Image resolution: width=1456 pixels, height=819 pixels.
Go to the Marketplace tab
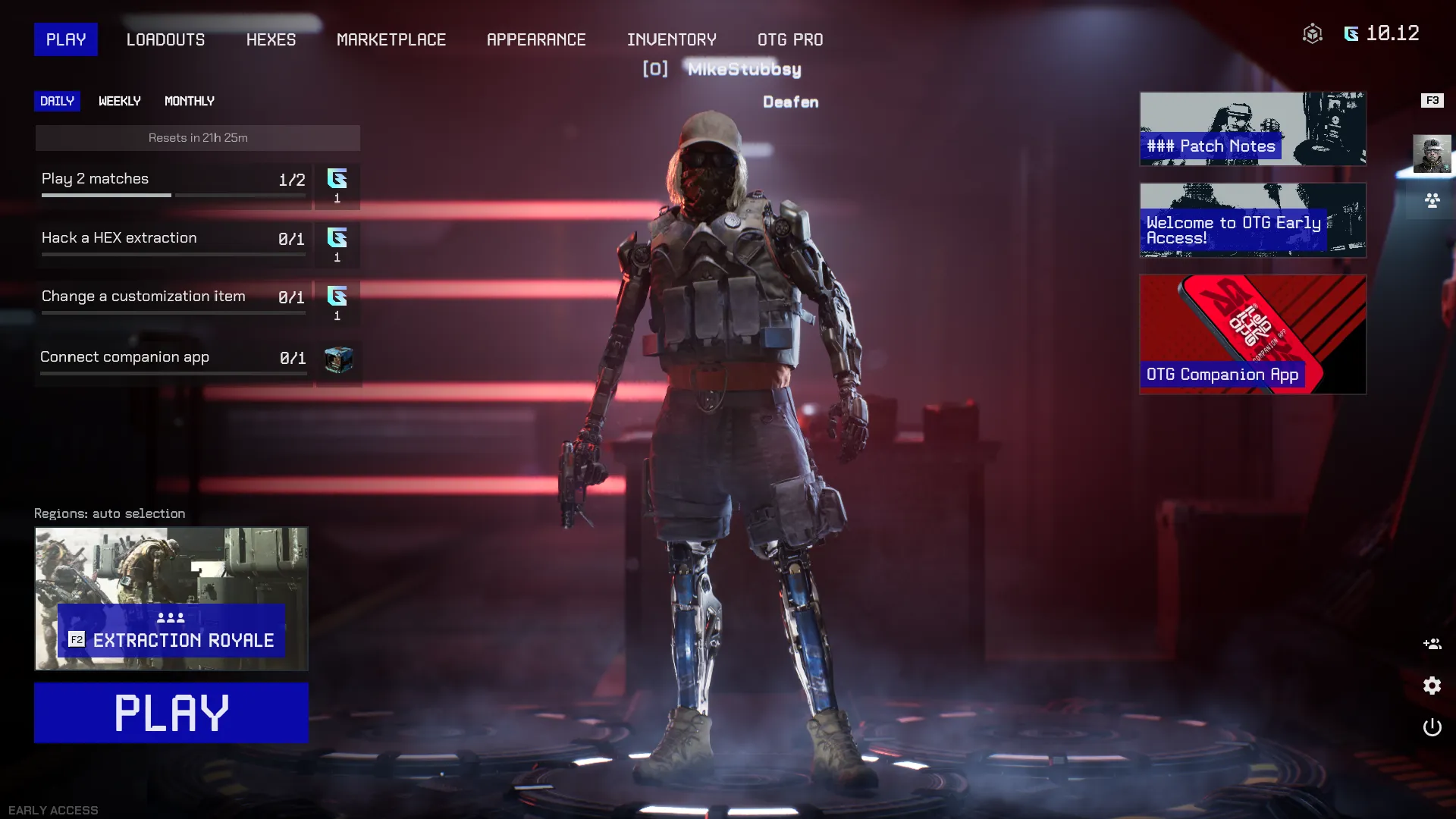(x=391, y=39)
